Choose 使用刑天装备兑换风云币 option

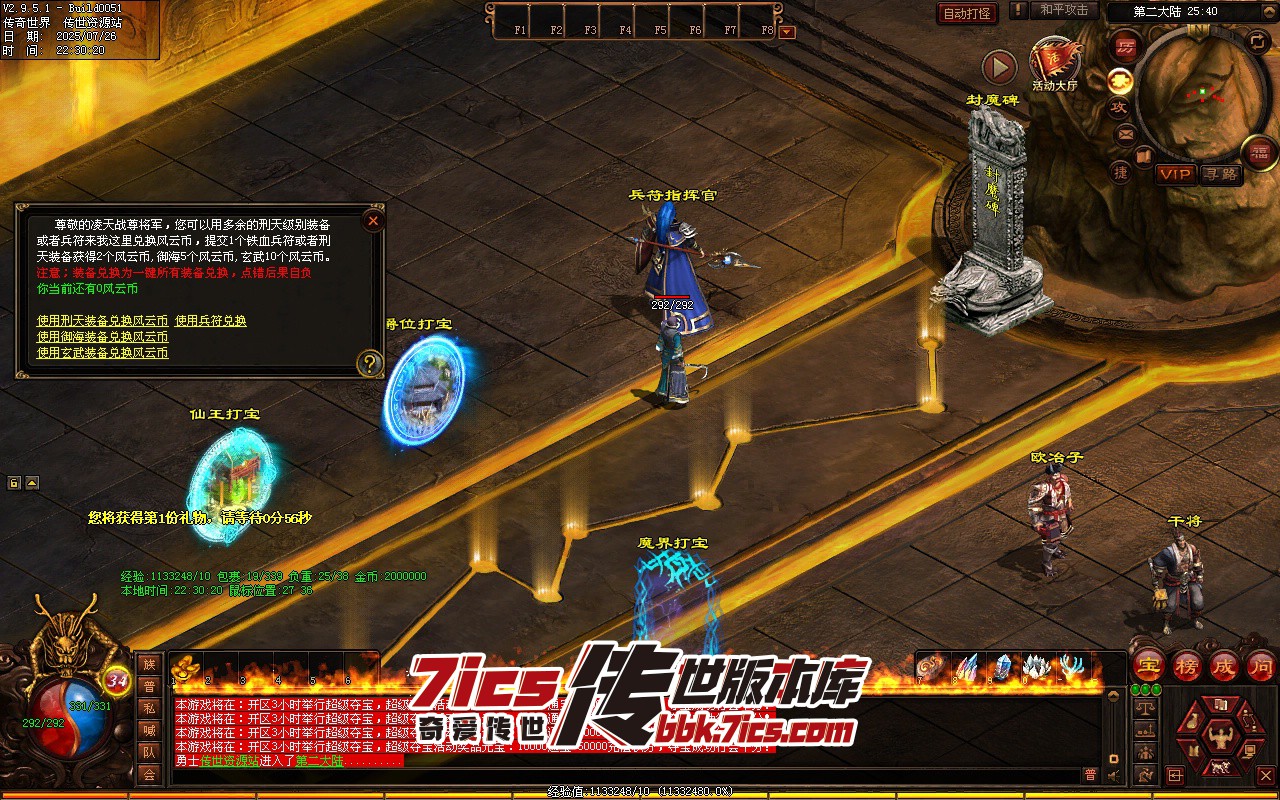click(x=102, y=321)
